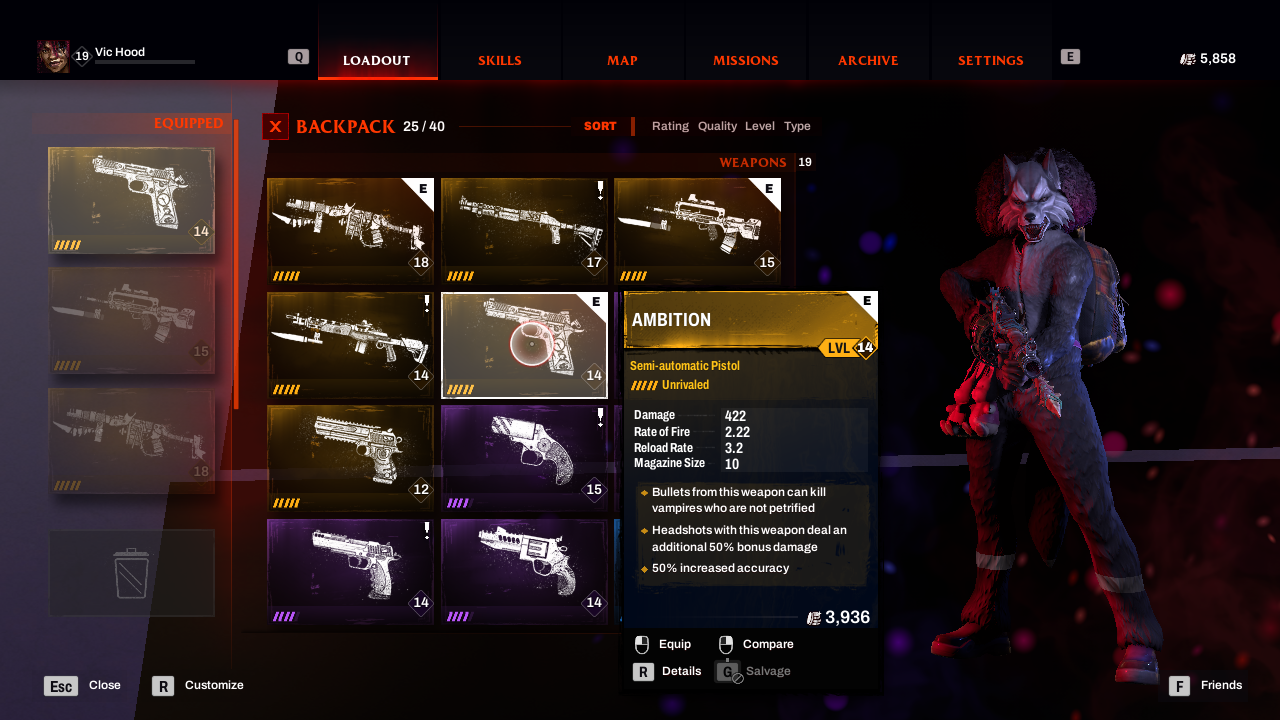Click the trash bin slot
The height and width of the screenshot is (720, 1280).
click(131, 573)
